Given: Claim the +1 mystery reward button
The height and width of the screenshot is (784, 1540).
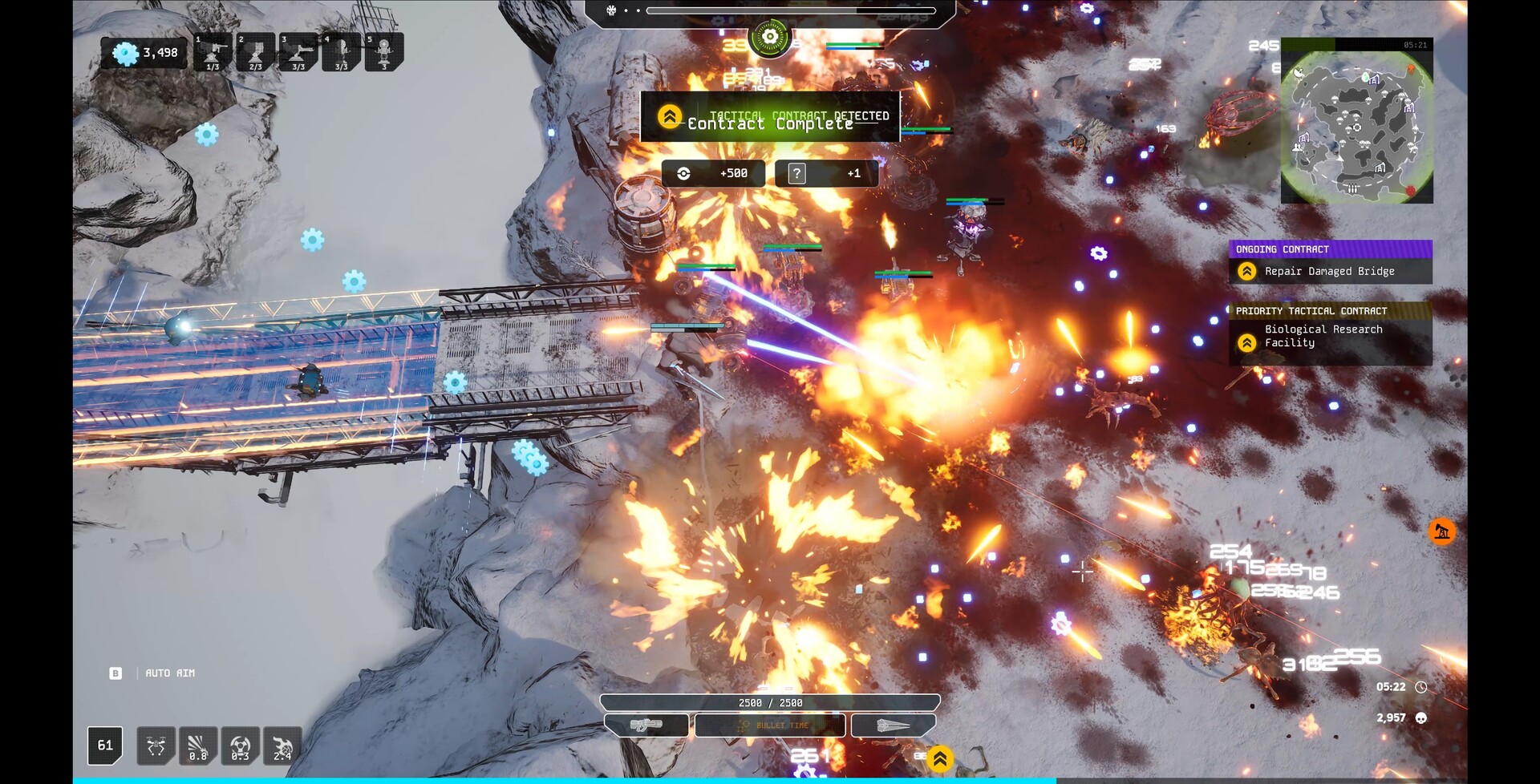Looking at the screenshot, I should click(826, 173).
